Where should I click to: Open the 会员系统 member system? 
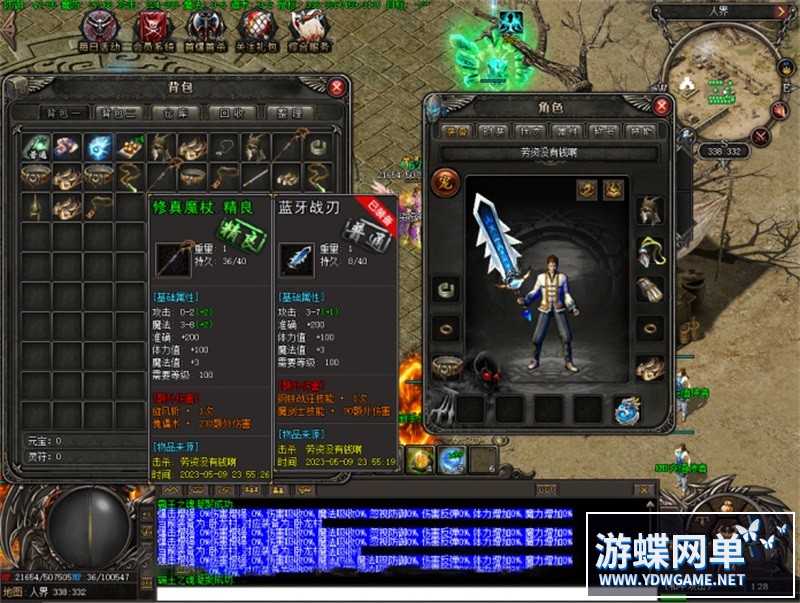pyautogui.click(x=151, y=29)
